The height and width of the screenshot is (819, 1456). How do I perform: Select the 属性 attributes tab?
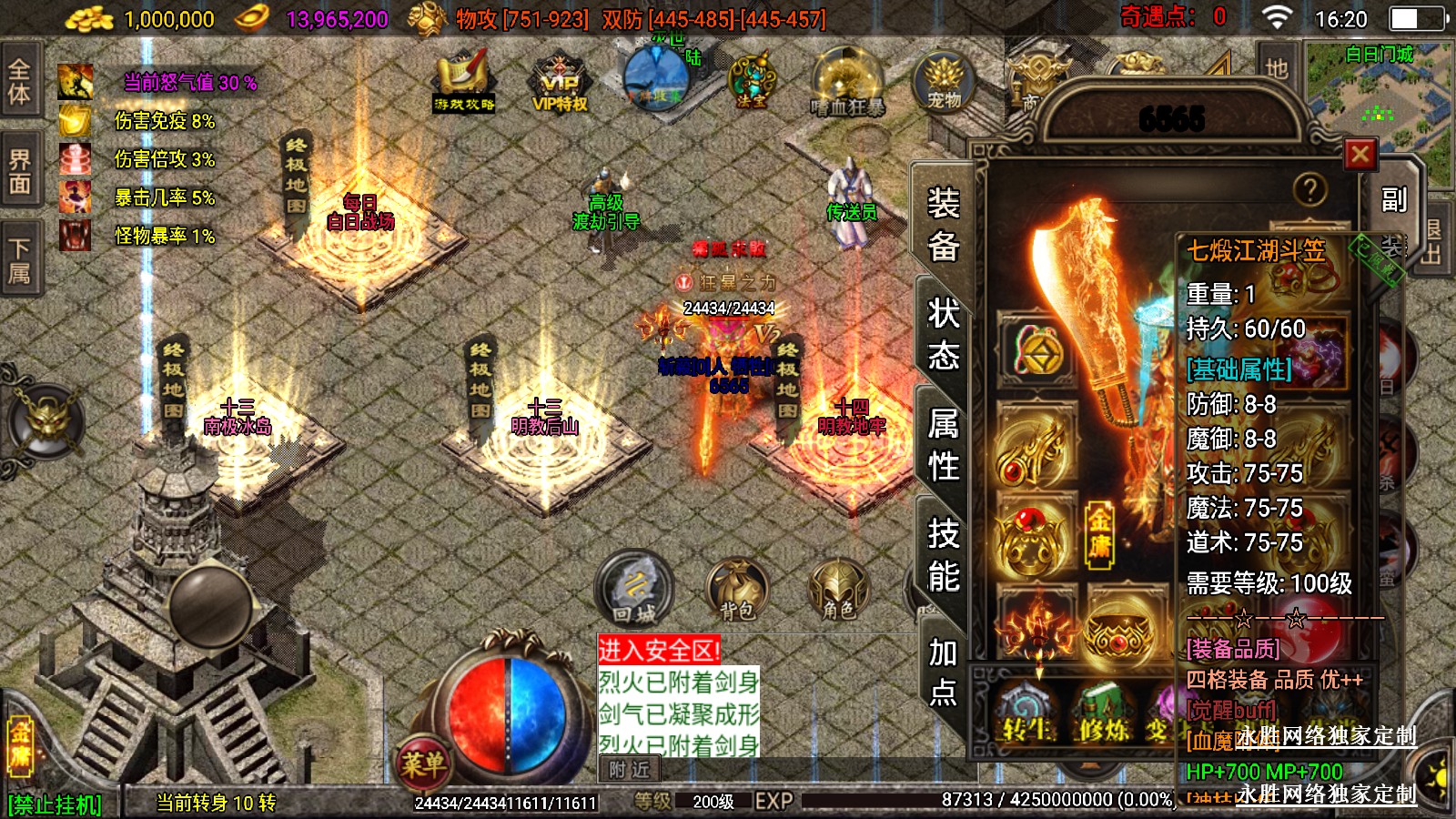point(944,445)
